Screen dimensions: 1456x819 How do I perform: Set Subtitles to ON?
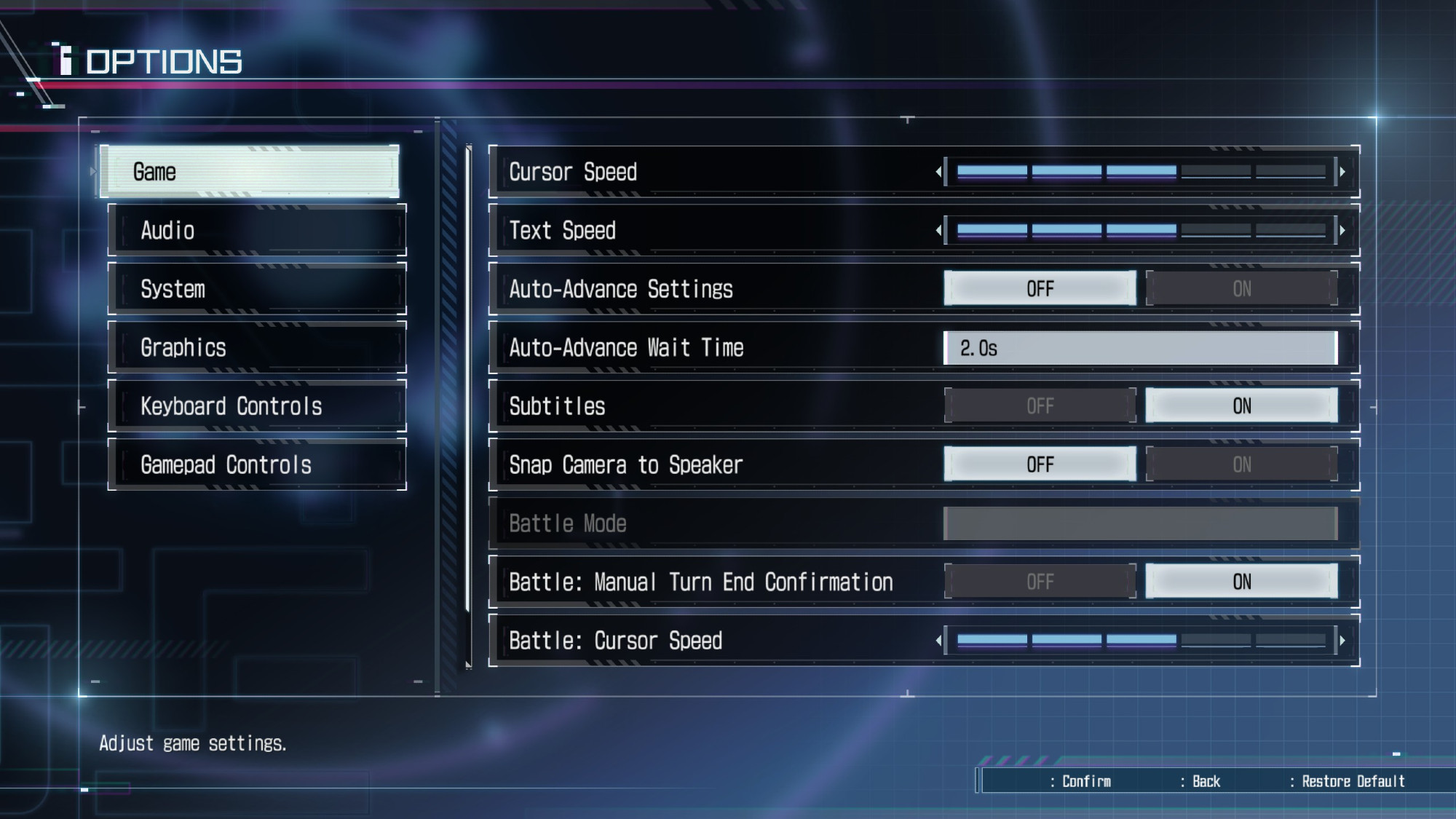click(x=1241, y=406)
